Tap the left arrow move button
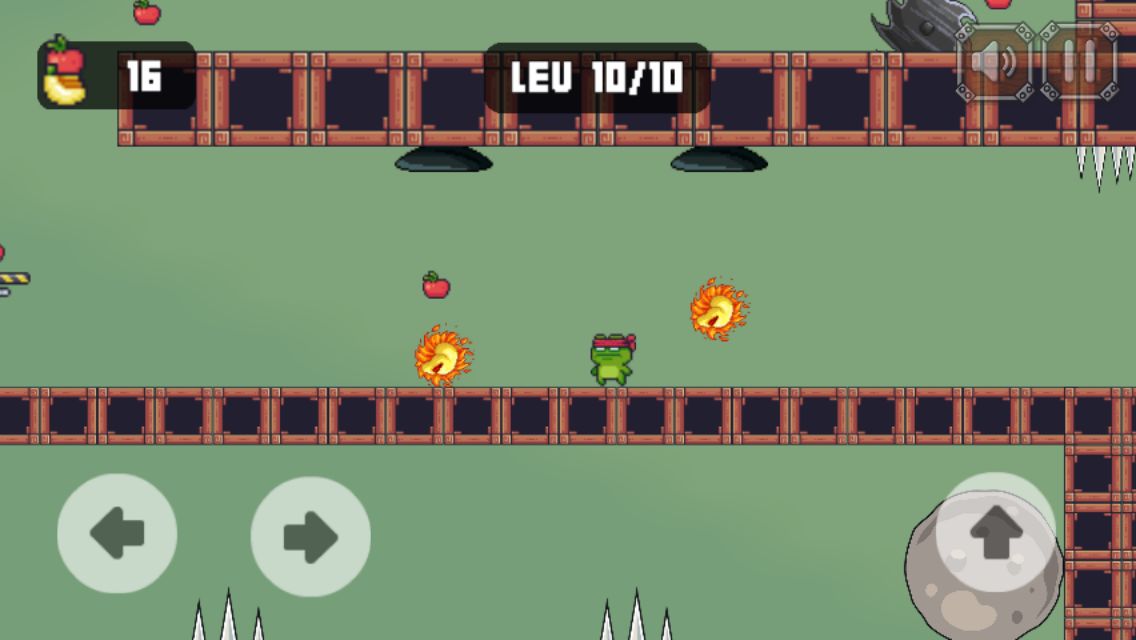 [x=117, y=534]
